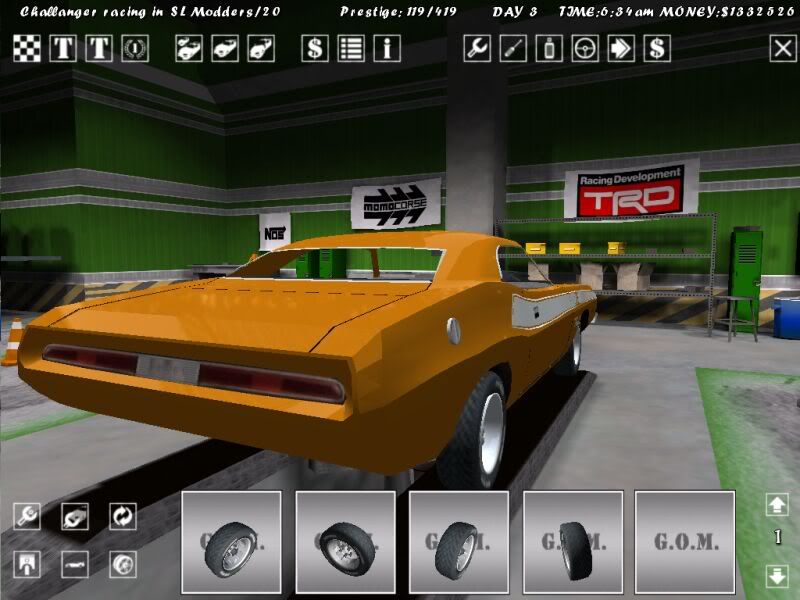Screen dimensions: 800x600
Task: Choose the screwdriver tool icon
Action: coord(513,48)
